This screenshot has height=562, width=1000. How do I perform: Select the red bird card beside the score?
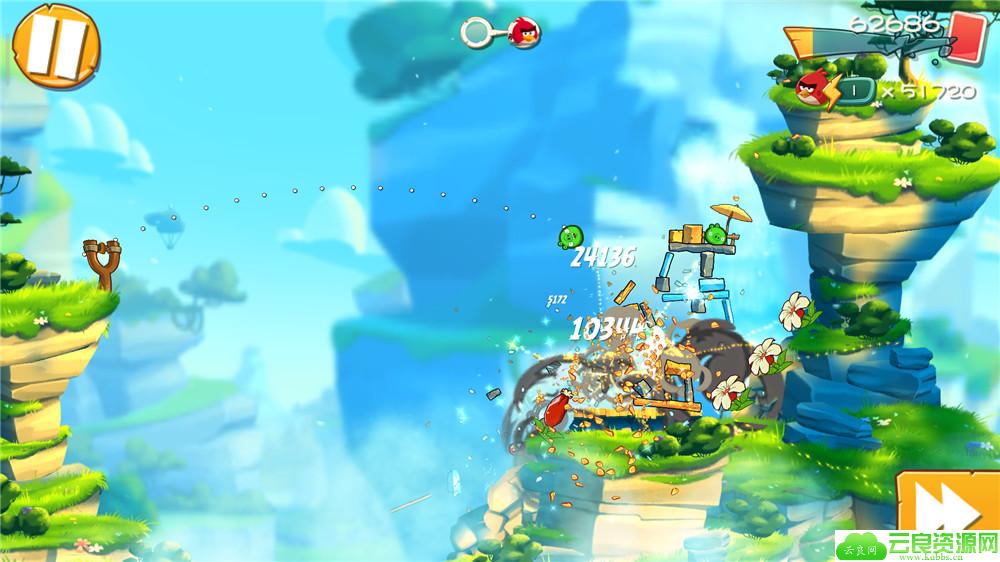967,34
